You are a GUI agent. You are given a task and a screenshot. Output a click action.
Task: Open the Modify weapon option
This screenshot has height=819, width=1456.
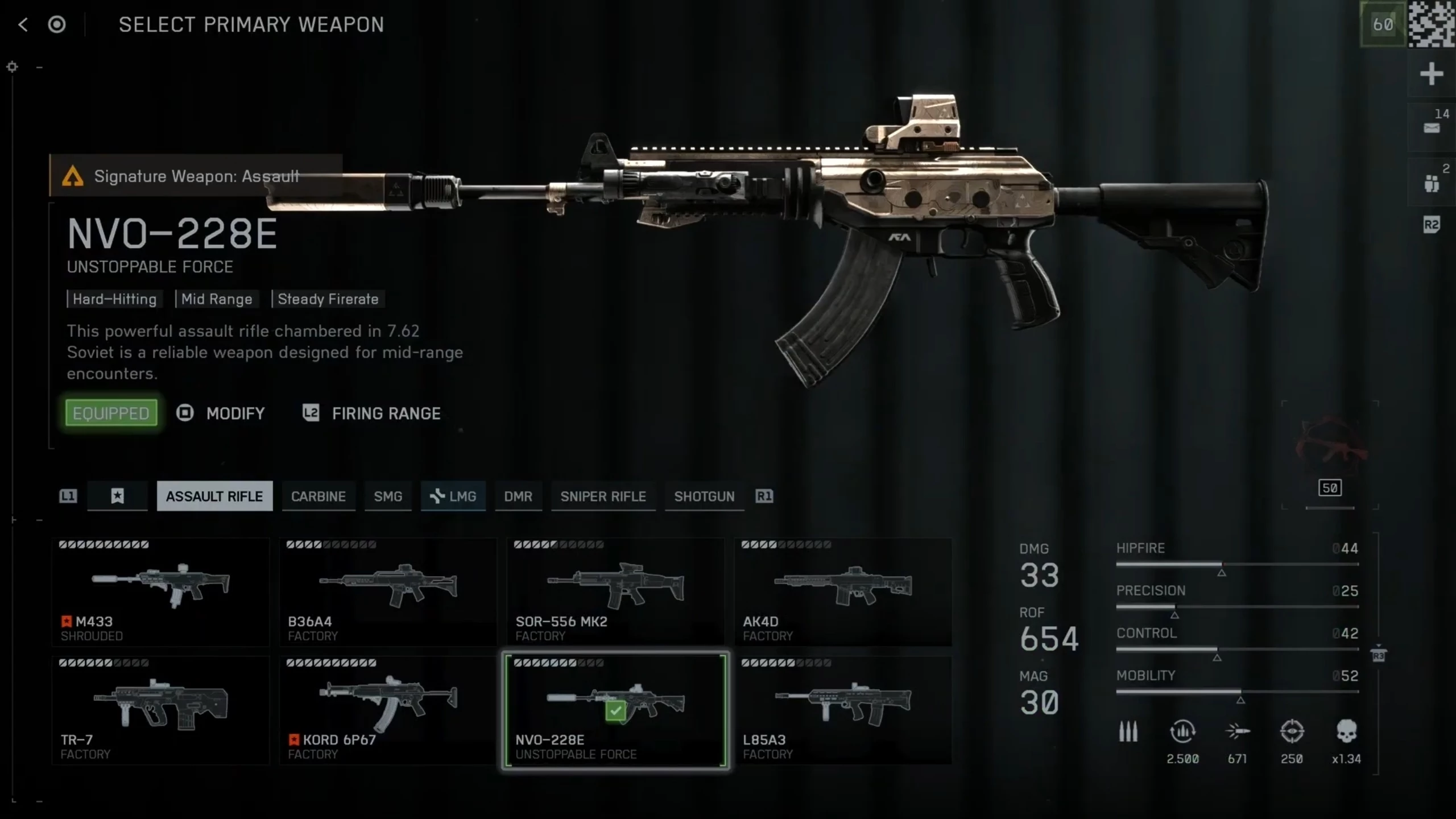221,413
